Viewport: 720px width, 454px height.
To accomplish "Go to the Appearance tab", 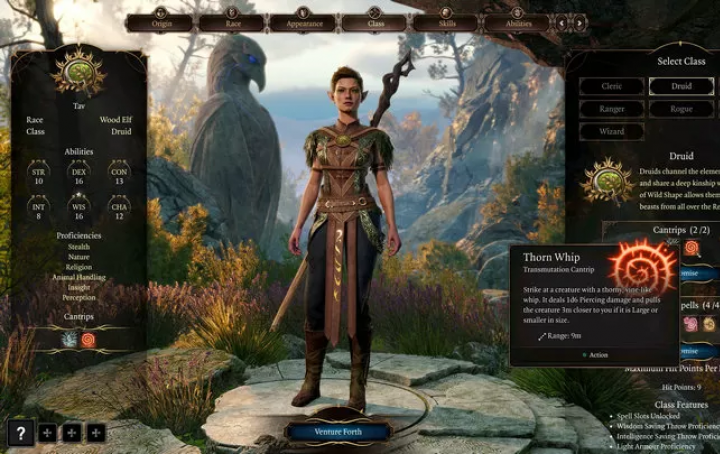I will click(x=303, y=22).
